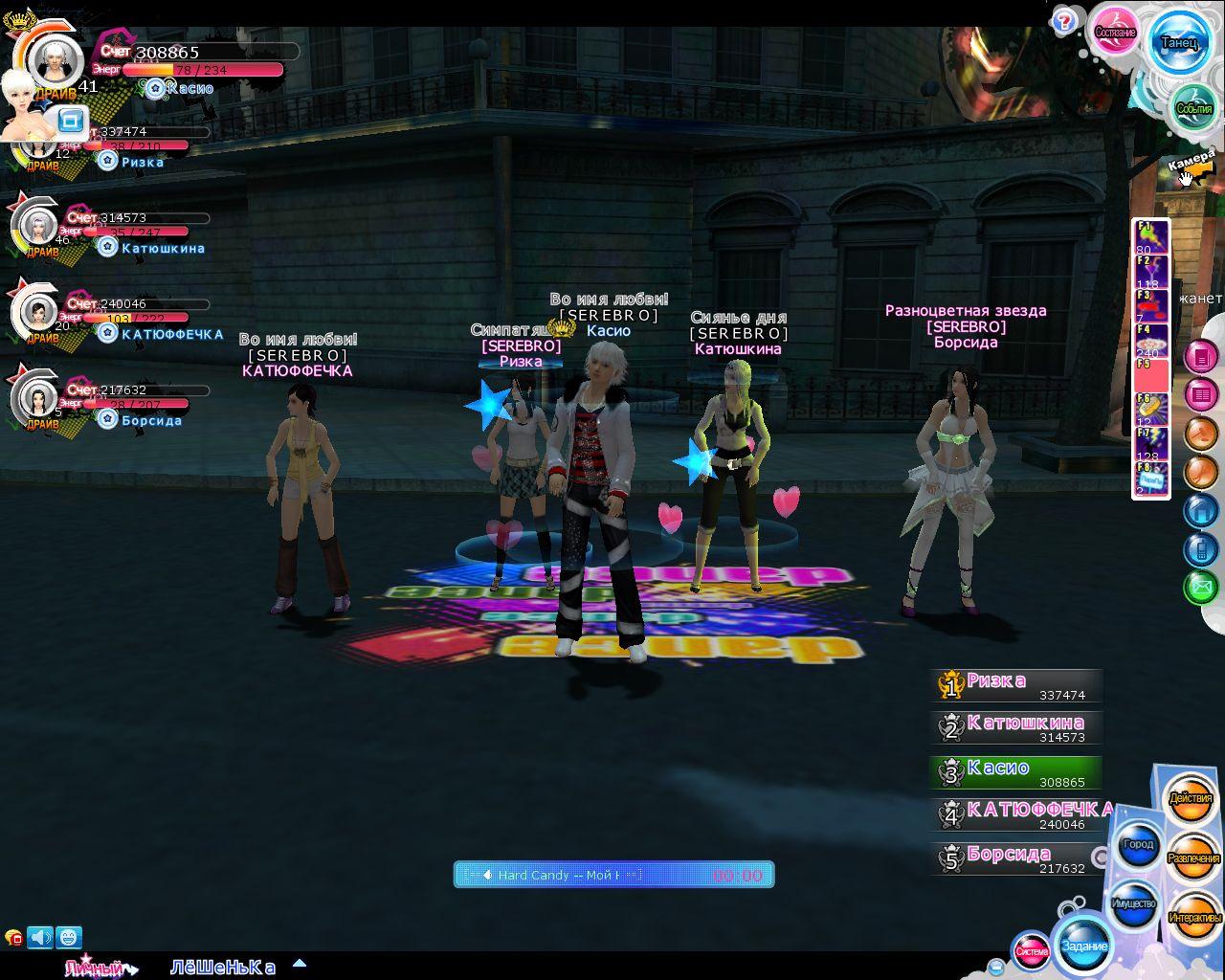This screenshot has width=1225, height=980.
Task: Show the Задание quest panel
Action: coord(1084,946)
